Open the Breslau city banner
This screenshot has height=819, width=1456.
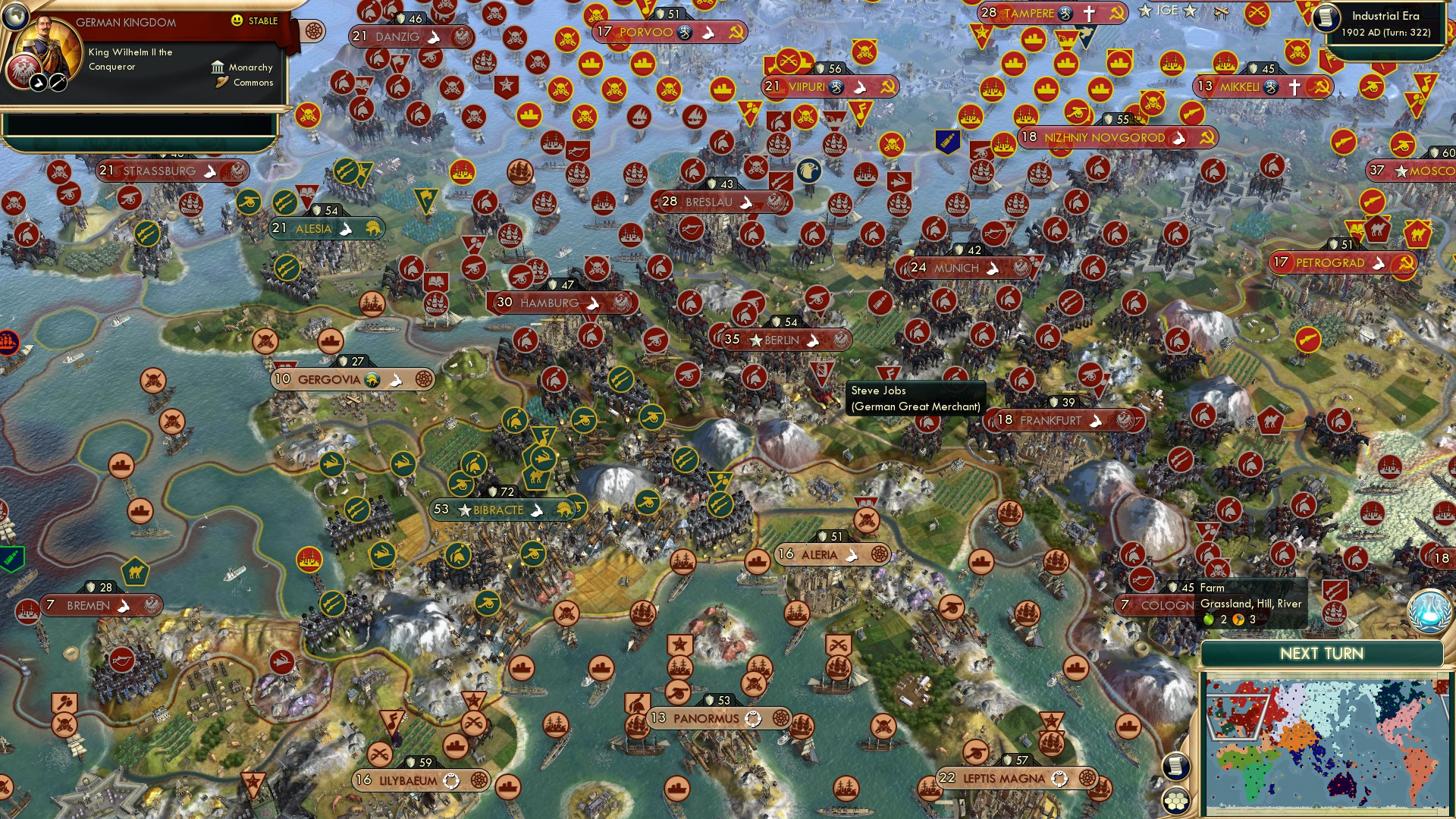click(709, 202)
